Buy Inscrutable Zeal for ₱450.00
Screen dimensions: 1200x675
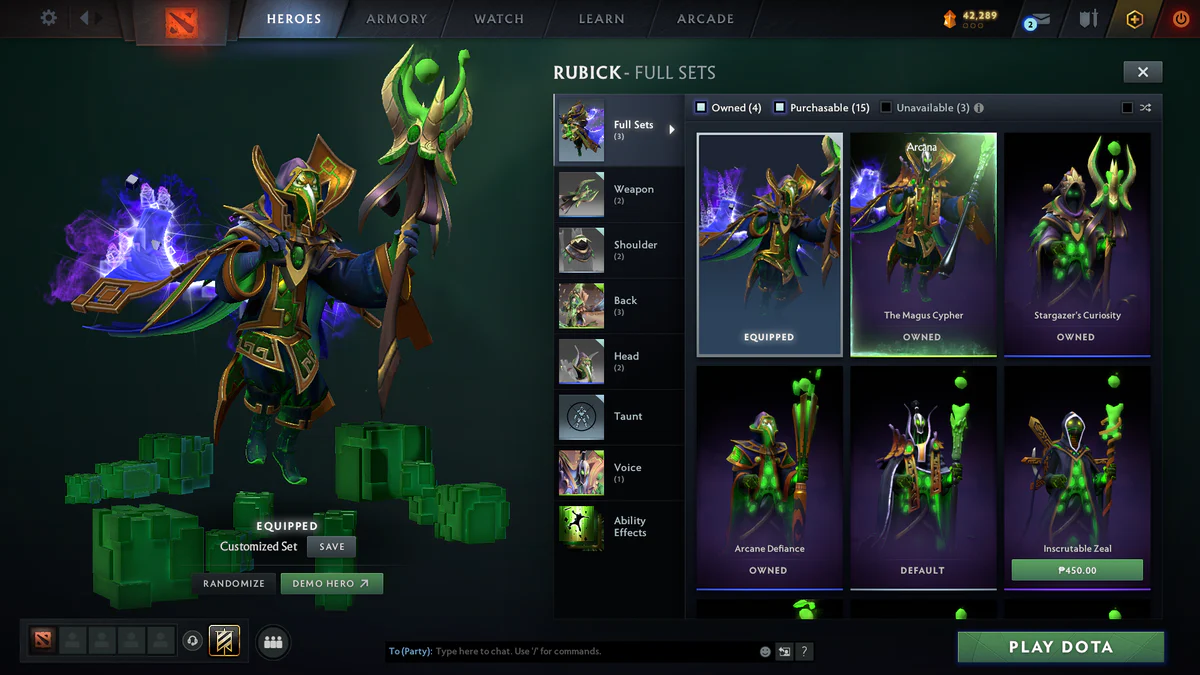(x=1077, y=571)
